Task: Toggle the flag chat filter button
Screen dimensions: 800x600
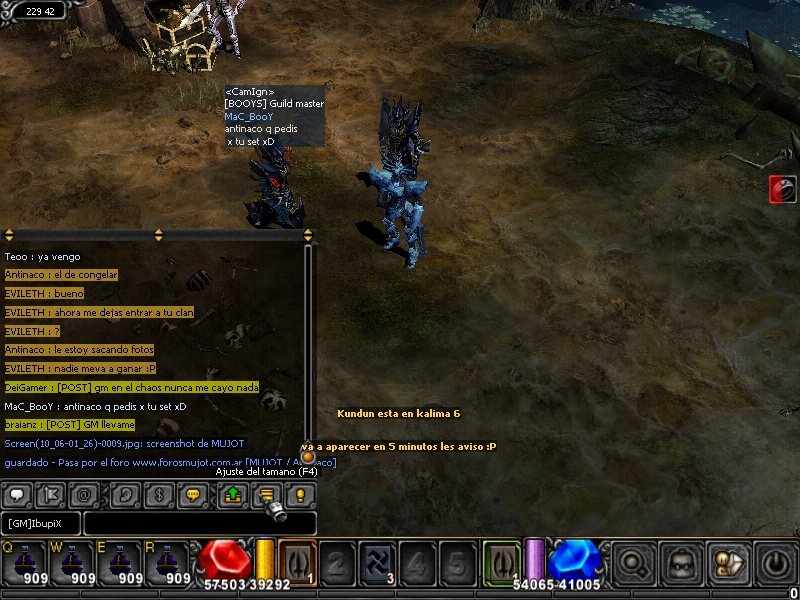Action: coord(51,494)
